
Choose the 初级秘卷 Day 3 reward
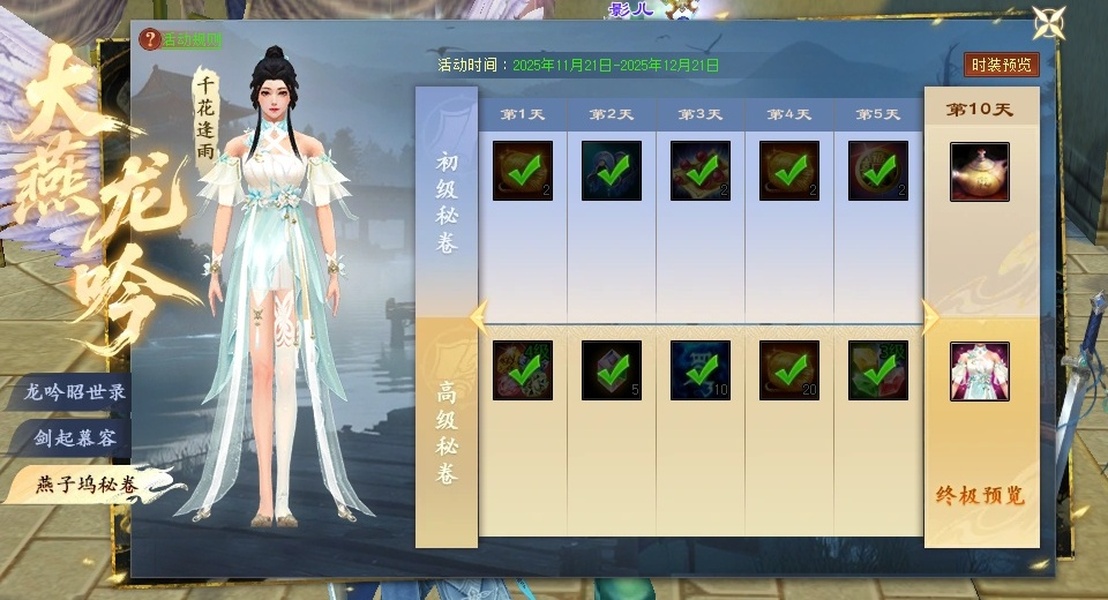tap(700, 171)
